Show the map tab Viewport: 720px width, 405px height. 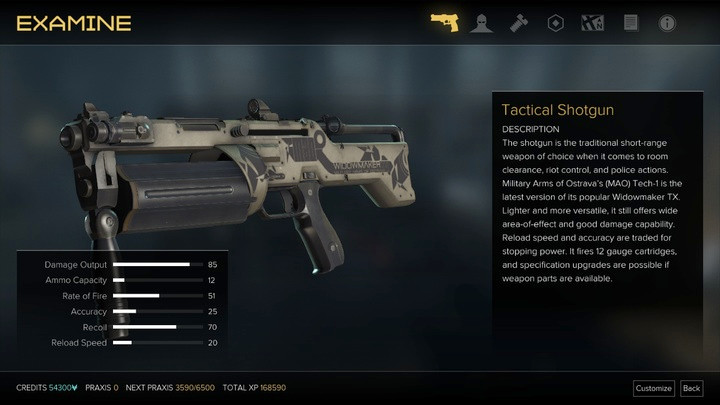[x=593, y=22]
